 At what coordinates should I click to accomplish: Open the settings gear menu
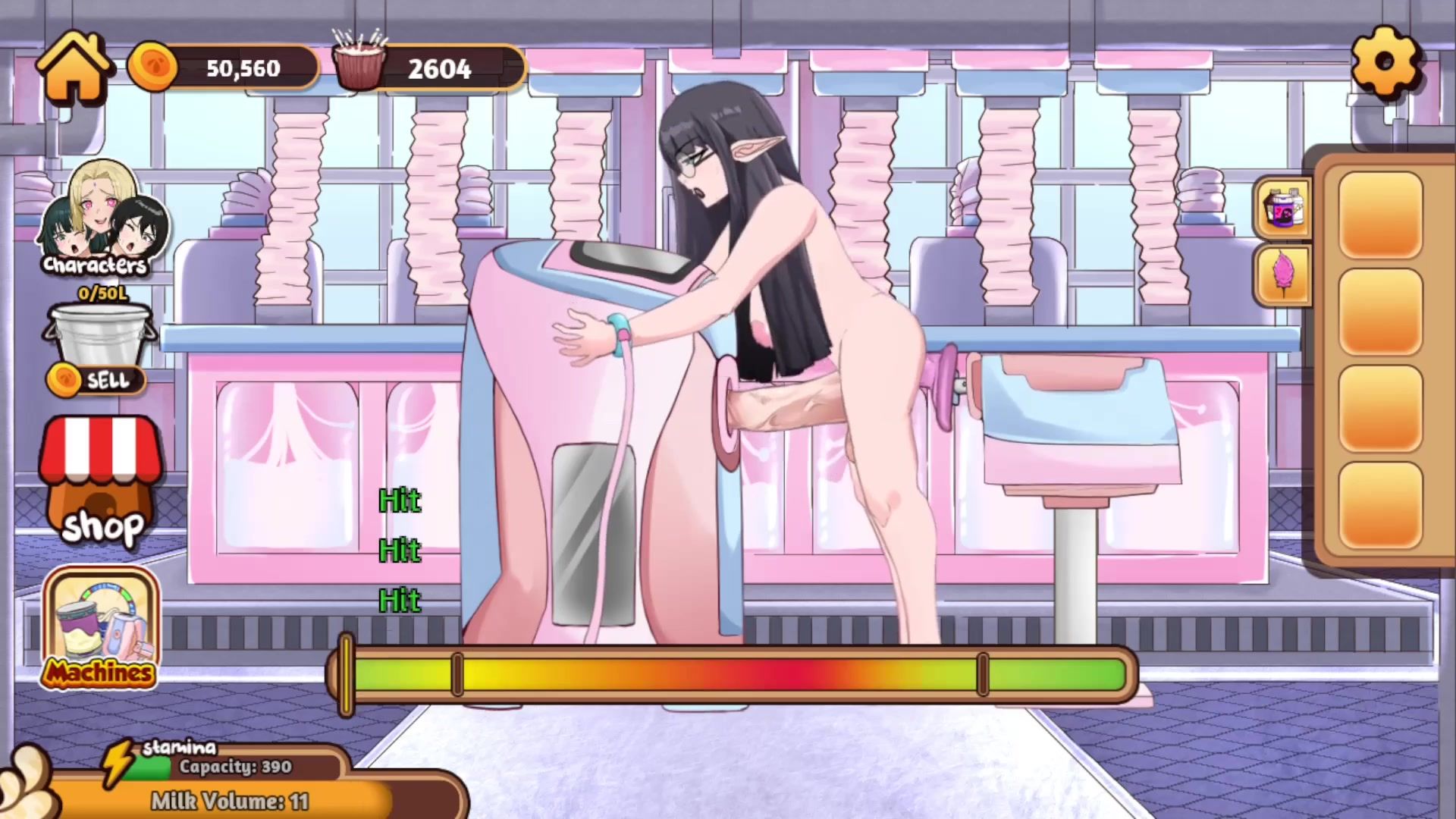pyautogui.click(x=1385, y=63)
